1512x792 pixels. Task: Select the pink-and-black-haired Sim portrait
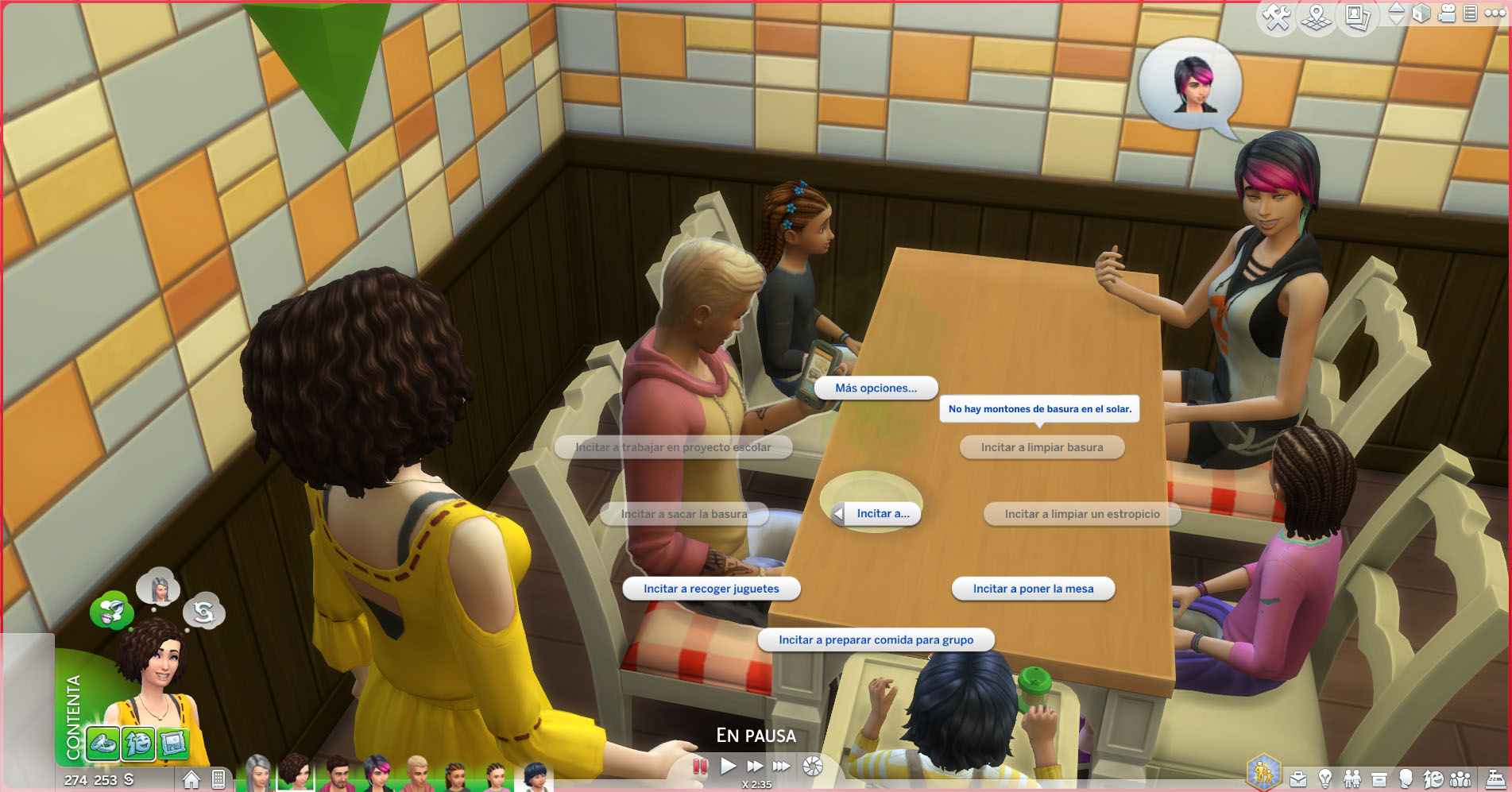pyautogui.click(x=377, y=774)
